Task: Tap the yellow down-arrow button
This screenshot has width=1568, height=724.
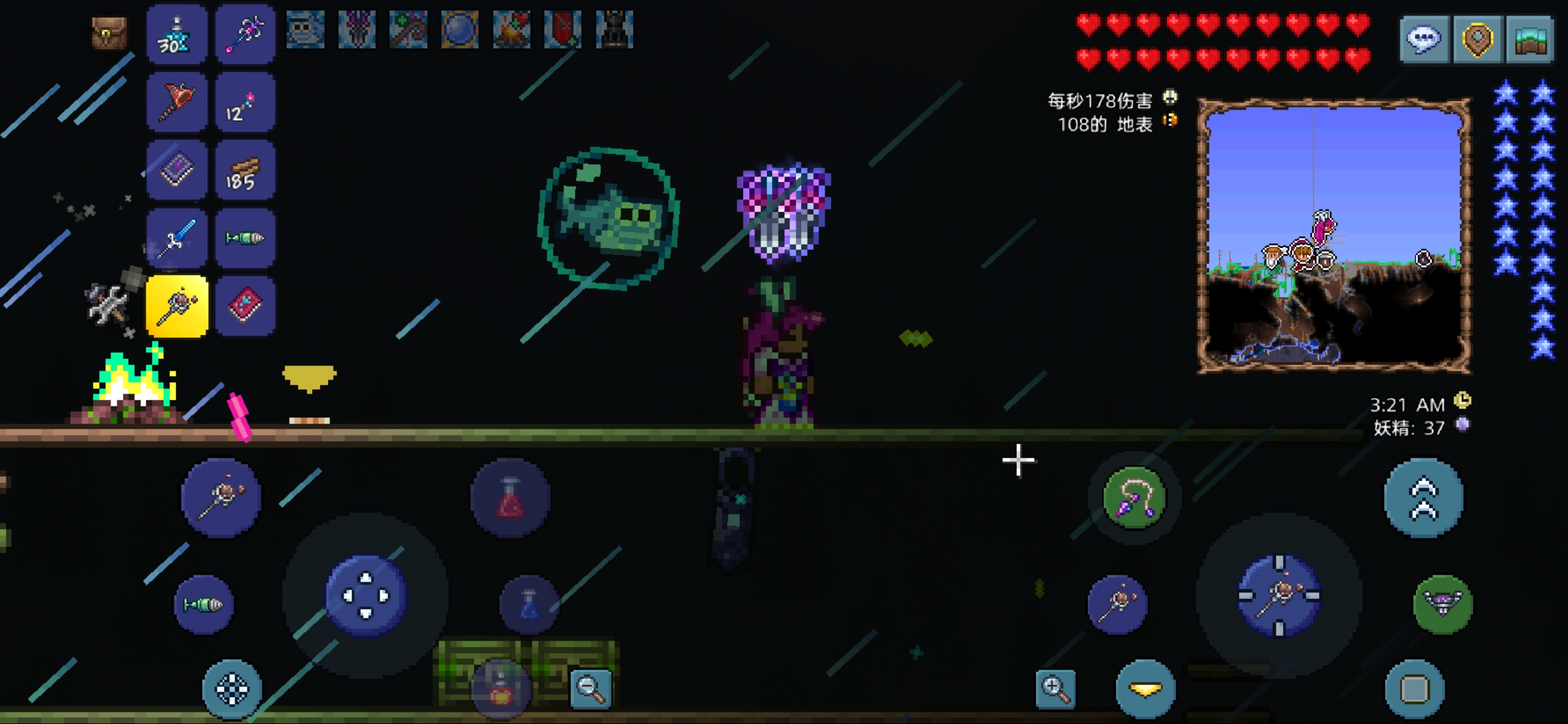Action: (1145, 689)
